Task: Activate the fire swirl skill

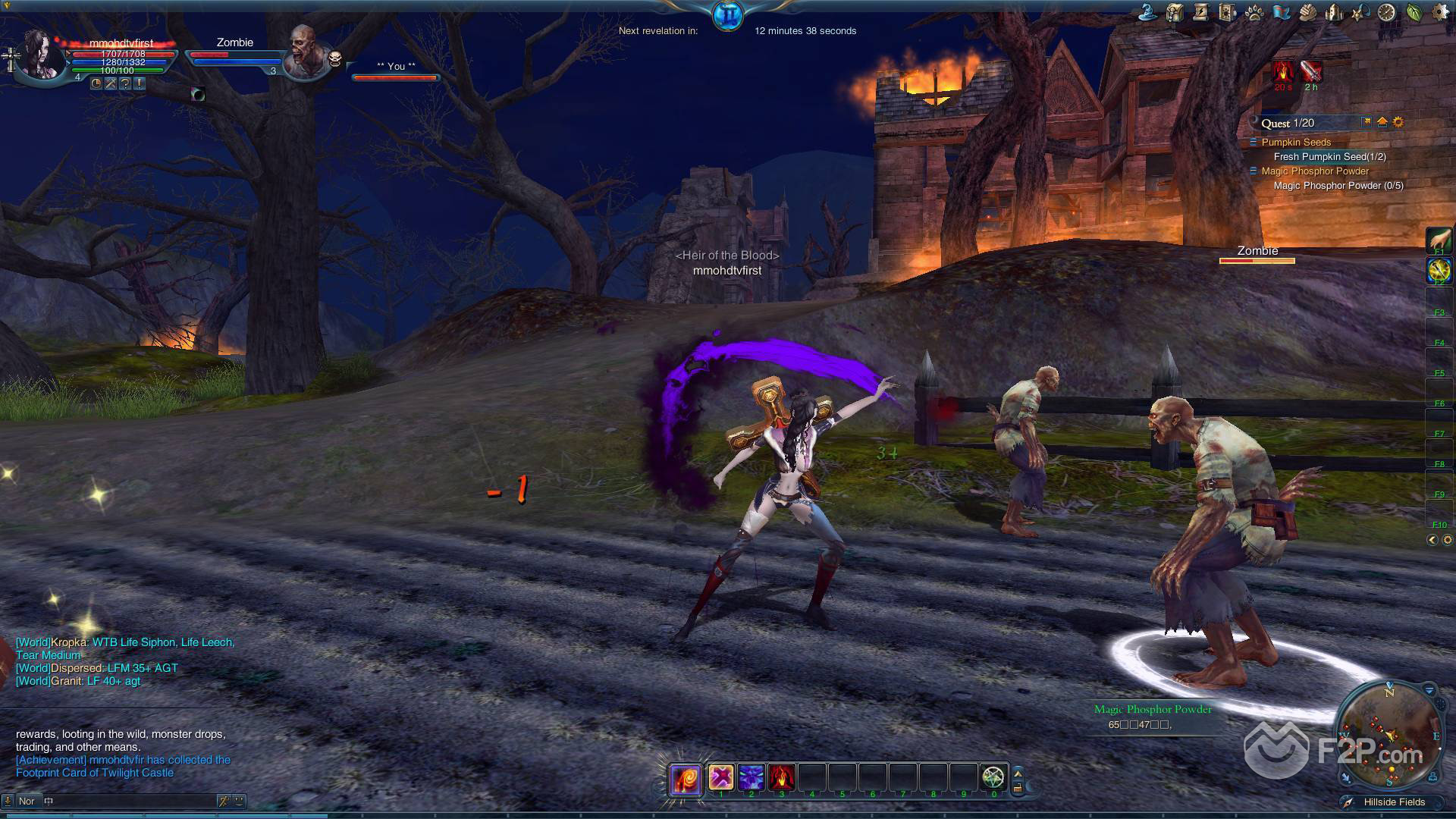Action: tap(685, 778)
